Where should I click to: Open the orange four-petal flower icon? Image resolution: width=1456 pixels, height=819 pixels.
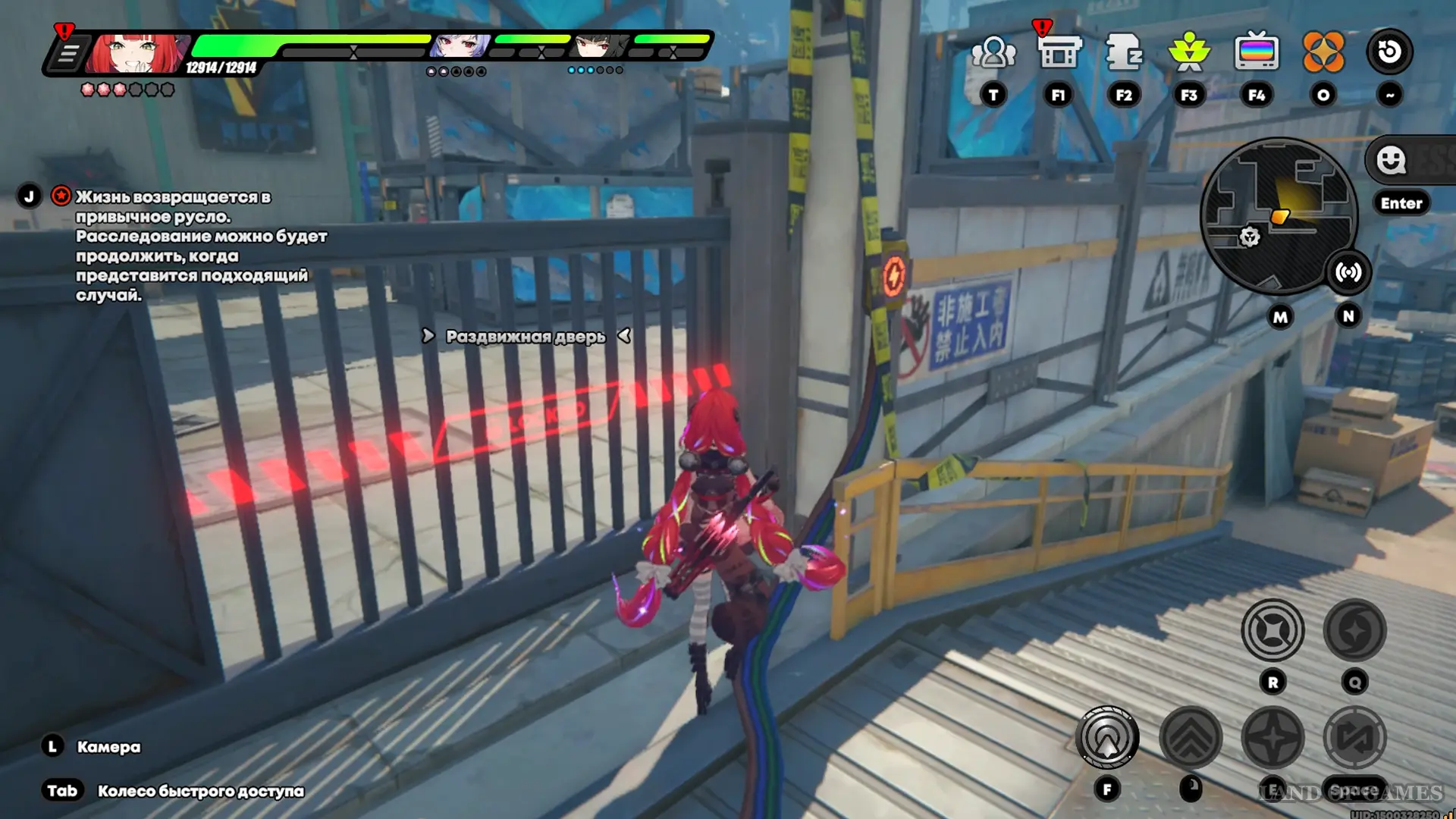1323,52
